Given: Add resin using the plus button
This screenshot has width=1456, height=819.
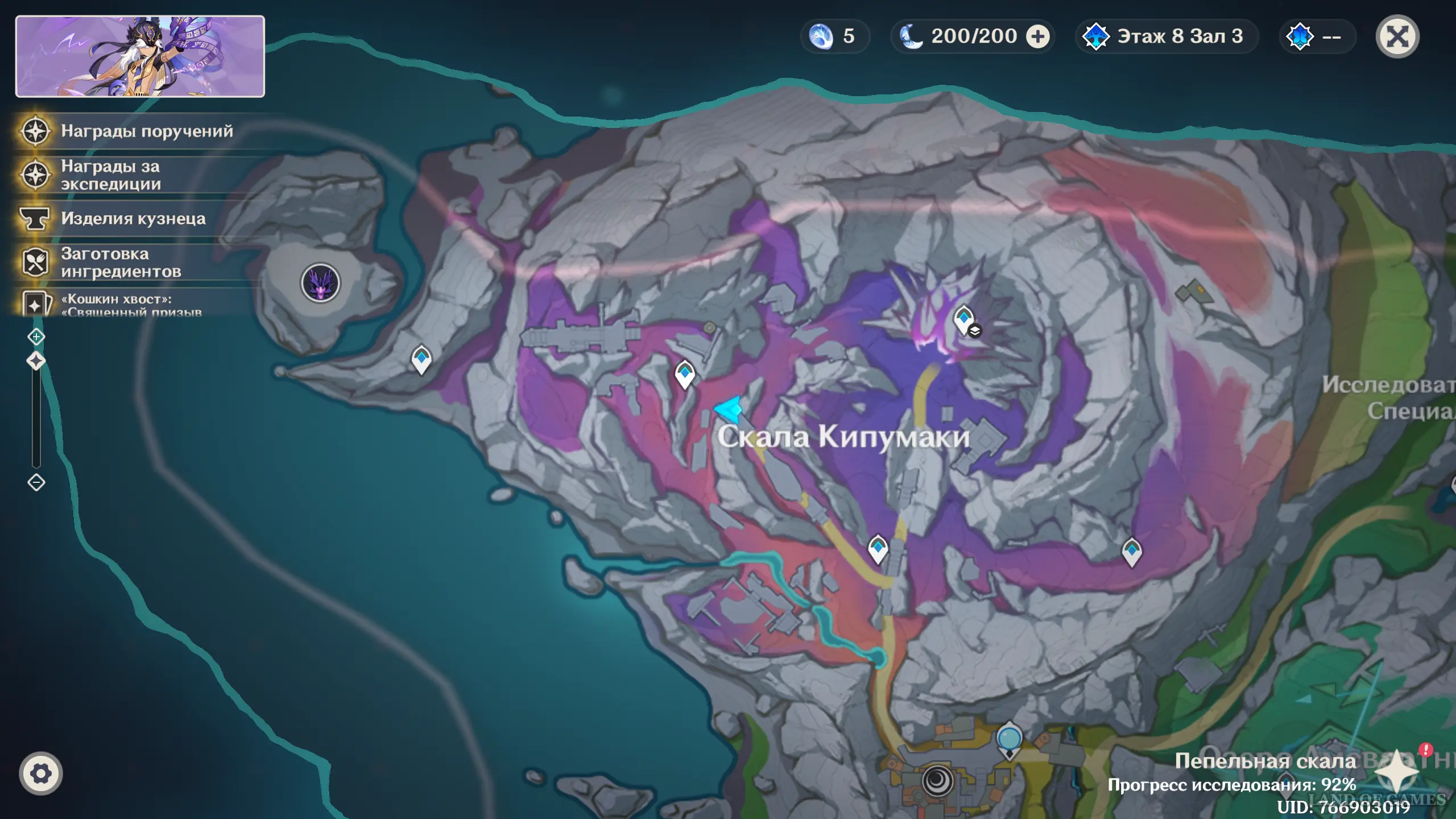Looking at the screenshot, I should pyautogui.click(x=1038, y=37).
